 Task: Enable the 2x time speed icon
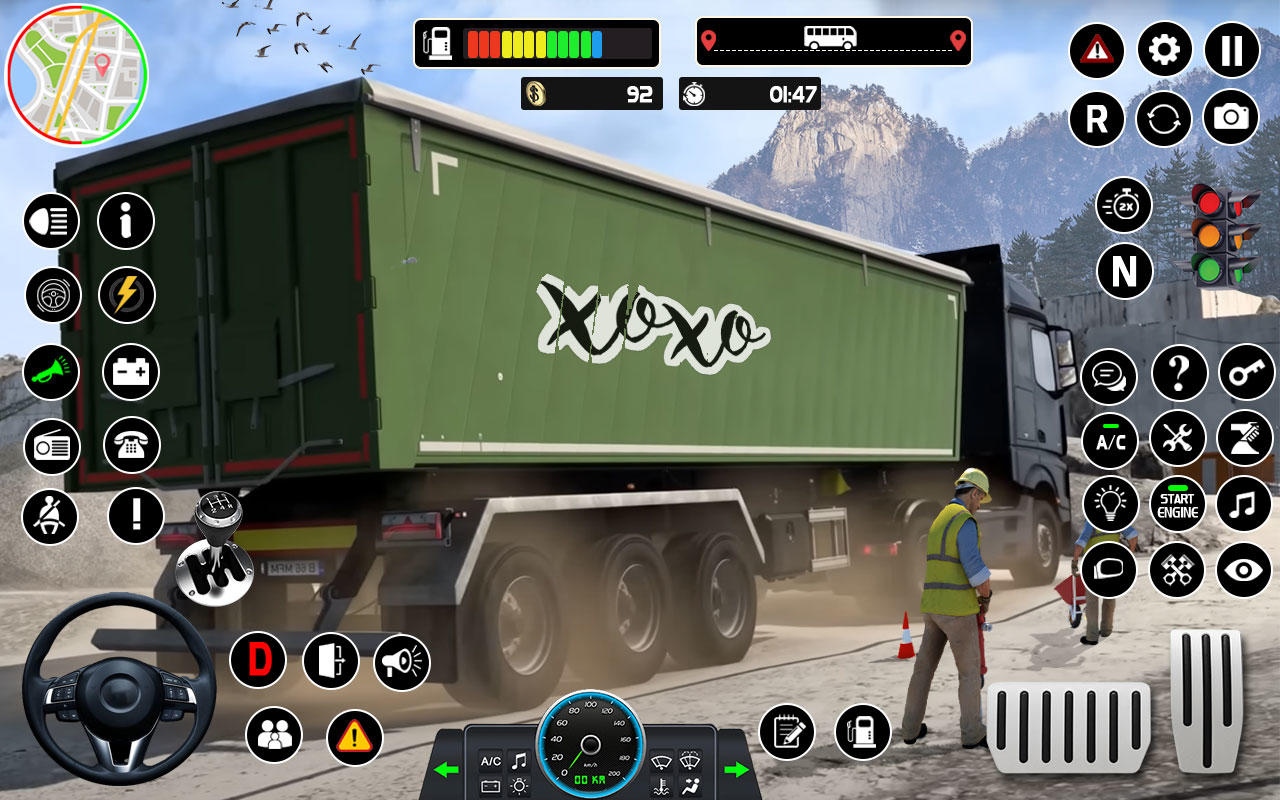[1123, 205]
